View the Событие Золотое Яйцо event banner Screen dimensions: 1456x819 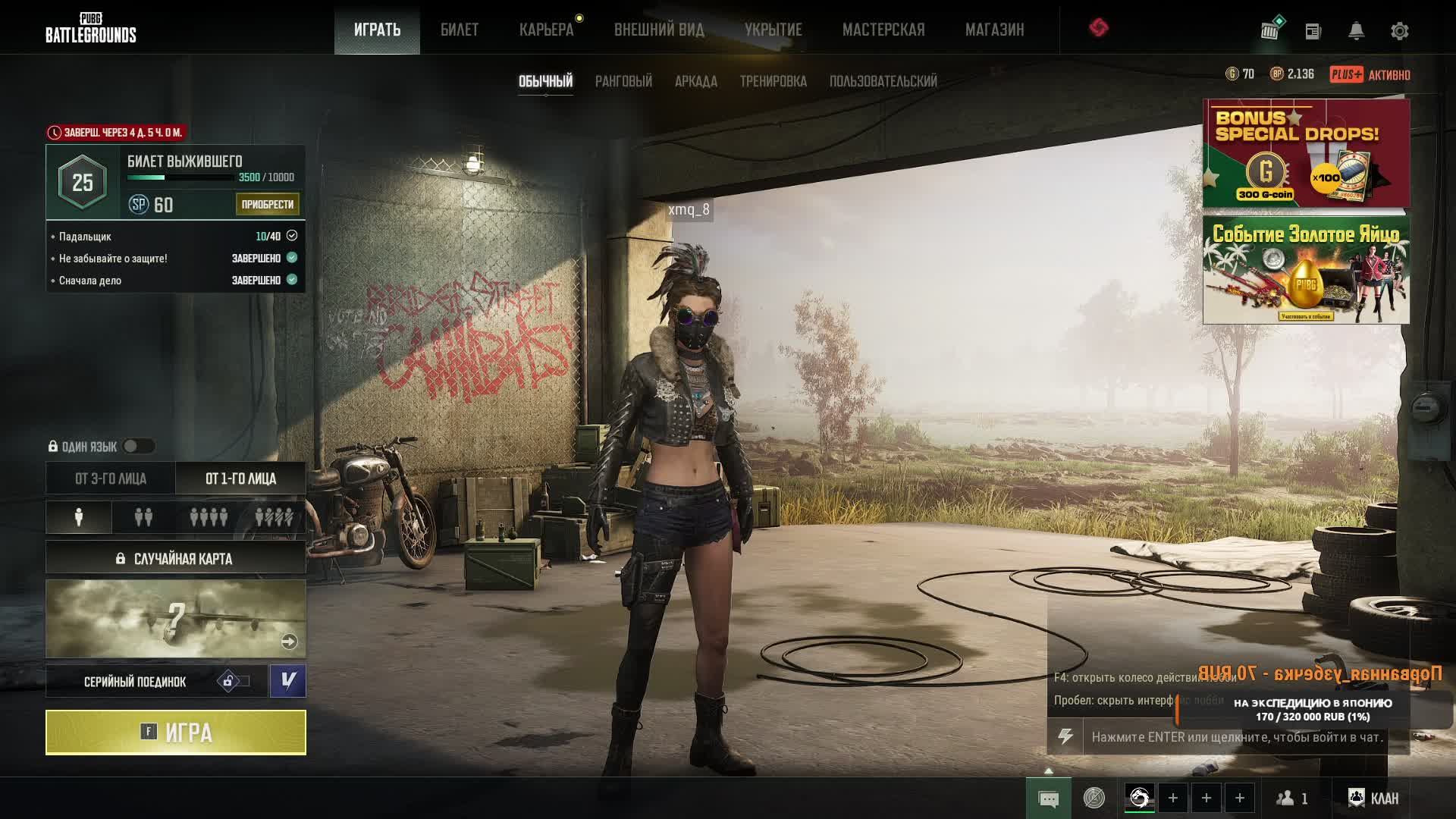[1306, 270]
